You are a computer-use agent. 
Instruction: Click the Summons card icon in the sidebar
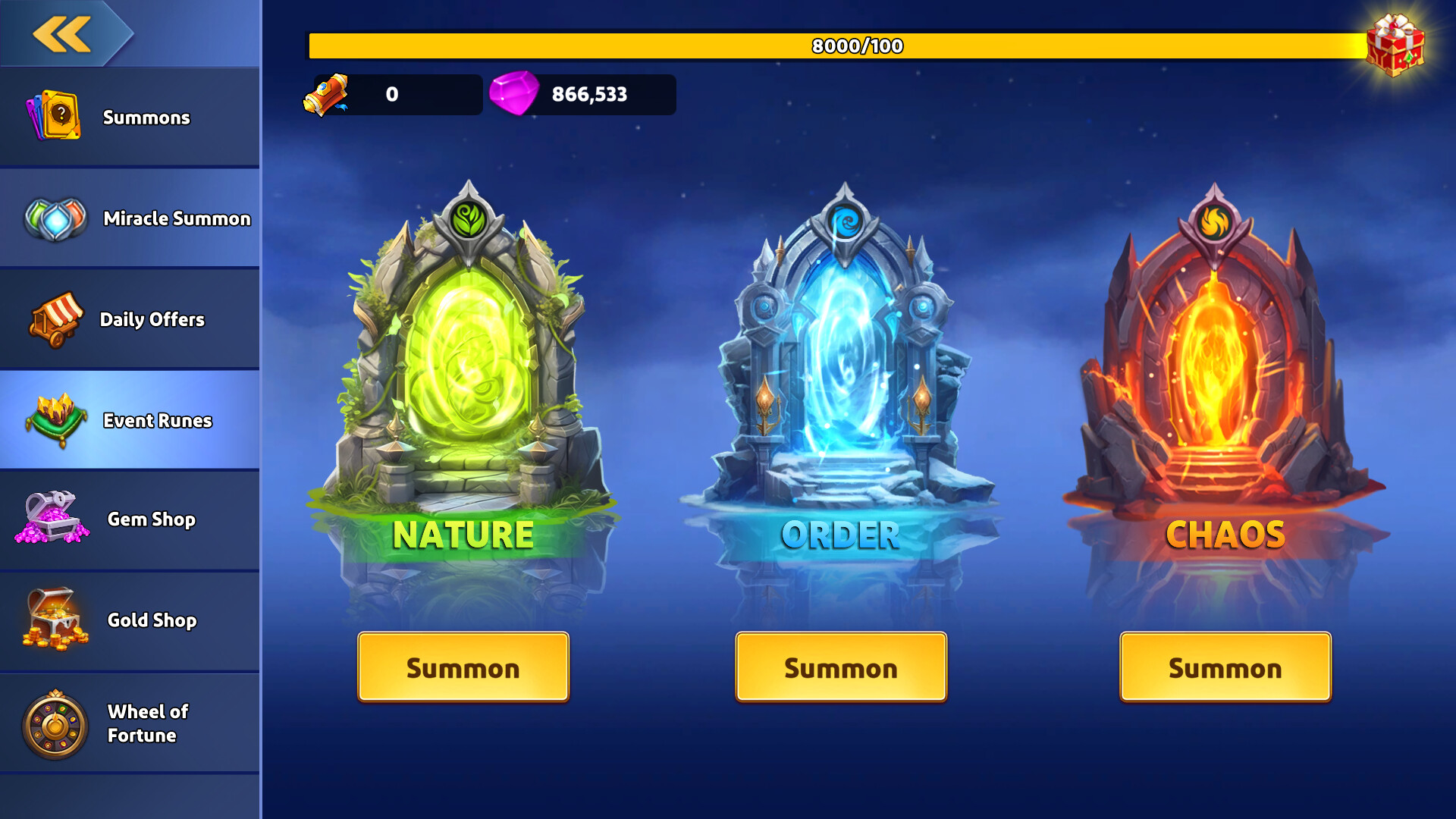click(53, 115)
